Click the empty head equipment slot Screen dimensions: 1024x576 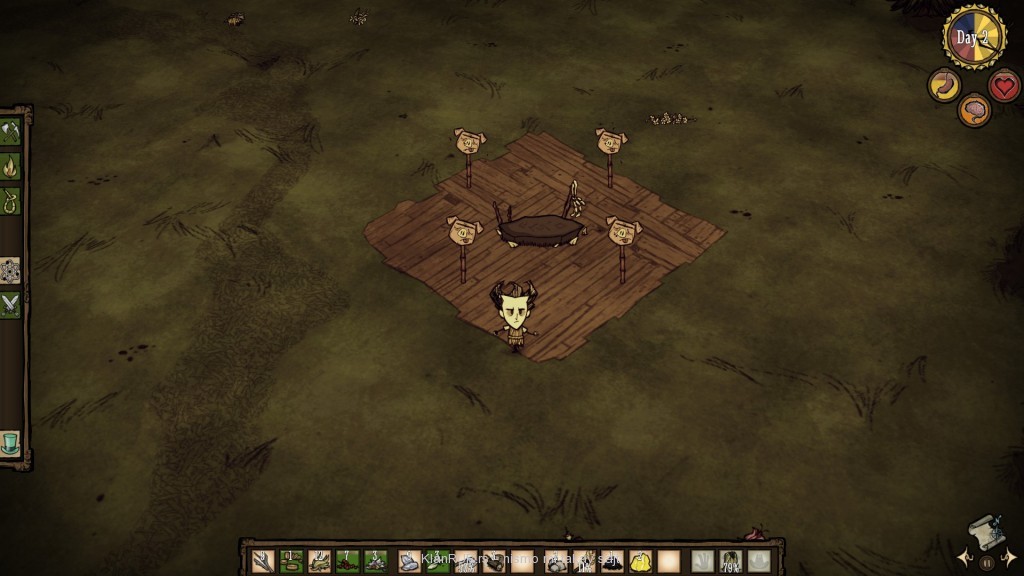759,562
